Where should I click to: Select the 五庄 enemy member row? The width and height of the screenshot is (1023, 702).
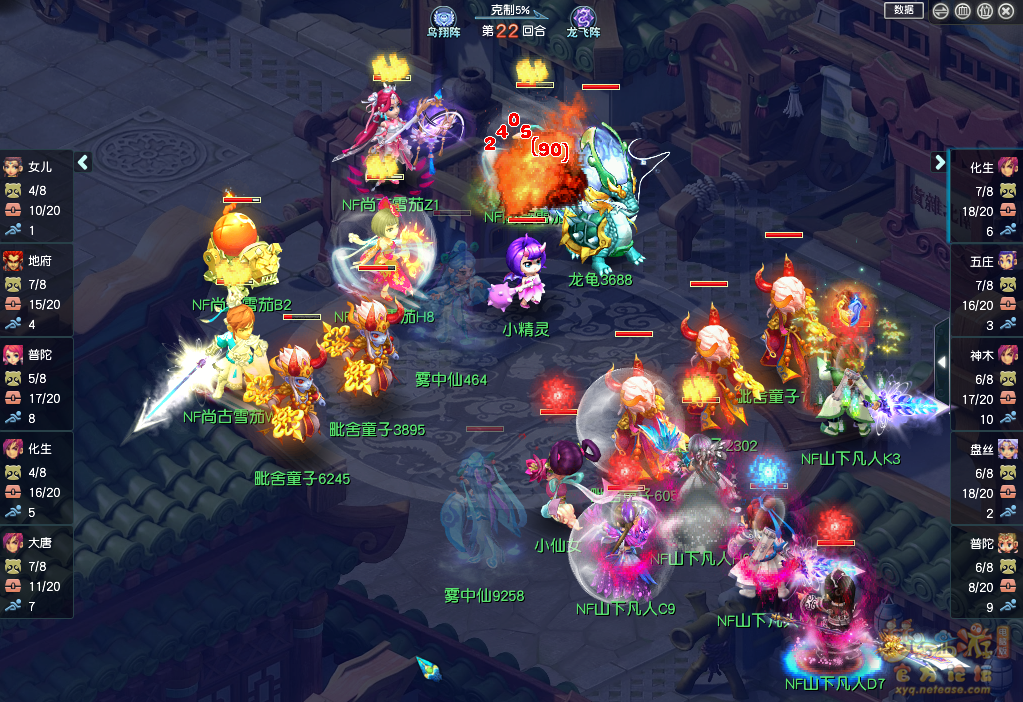point(986,291)
